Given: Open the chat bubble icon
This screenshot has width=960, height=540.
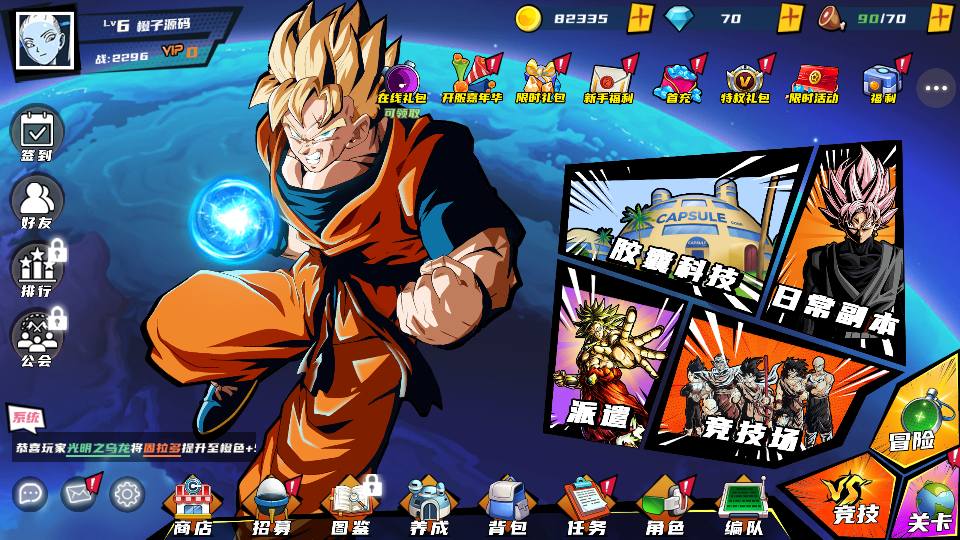Looking at the screenshot, I should [30, 493].
